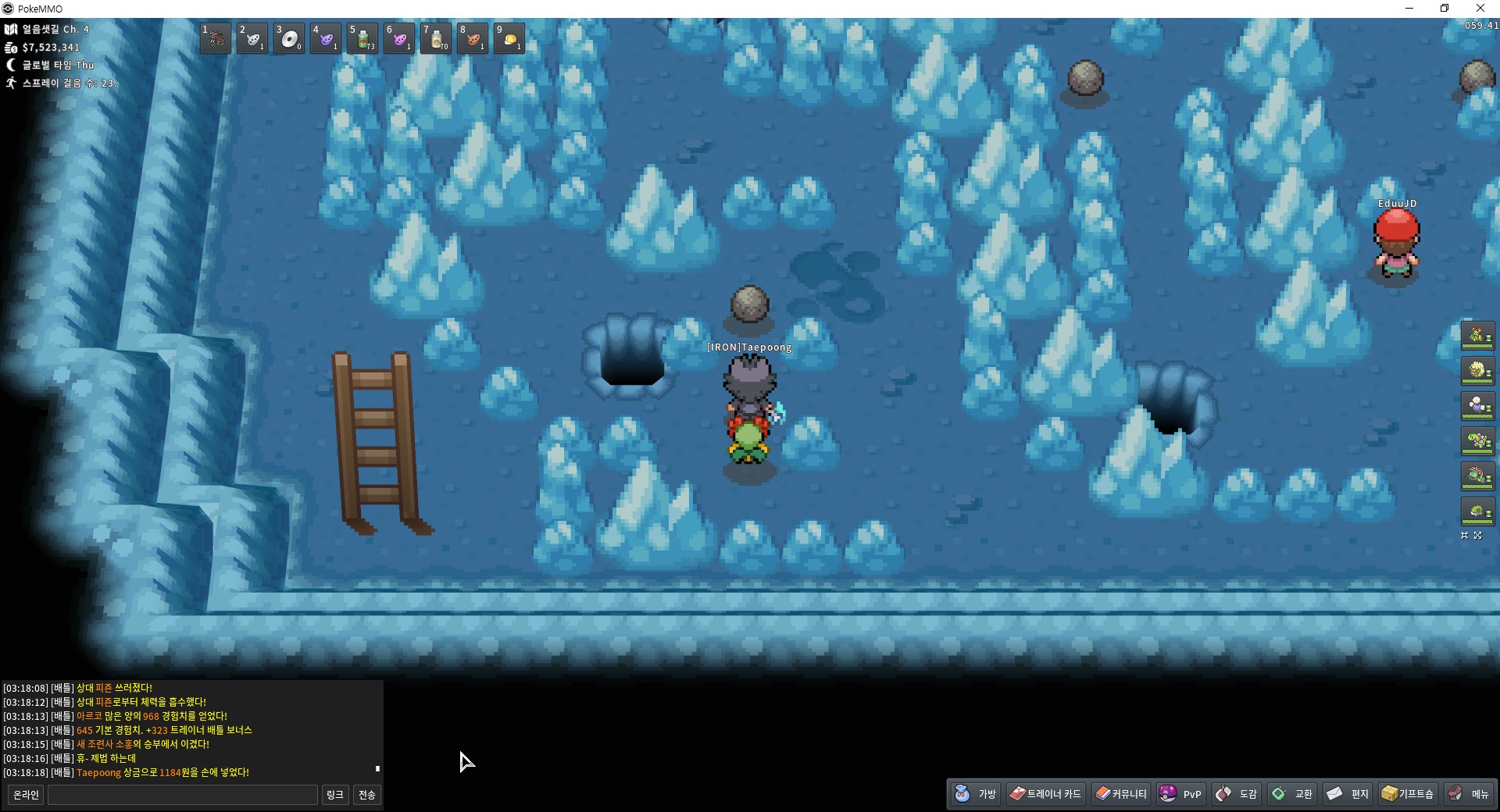Click the chat message input field
Screen dimensions: 1500x812
coord(183,795)
